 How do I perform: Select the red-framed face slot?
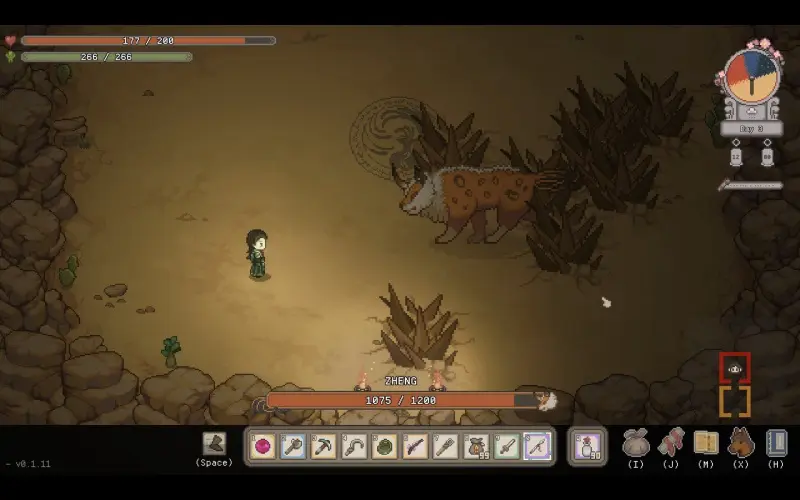tap(735, 368)
